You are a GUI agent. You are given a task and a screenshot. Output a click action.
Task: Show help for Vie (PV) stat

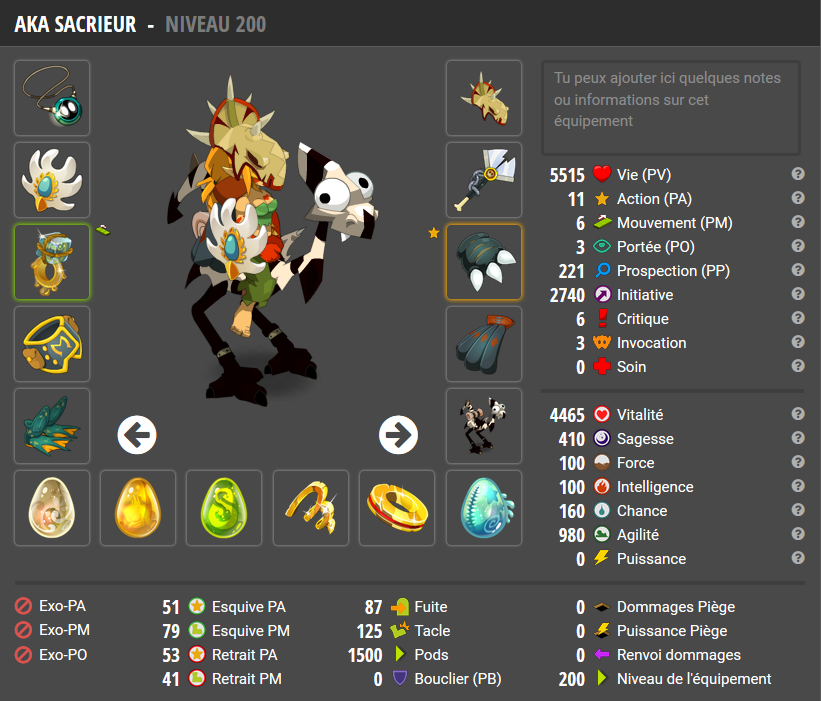798,174
